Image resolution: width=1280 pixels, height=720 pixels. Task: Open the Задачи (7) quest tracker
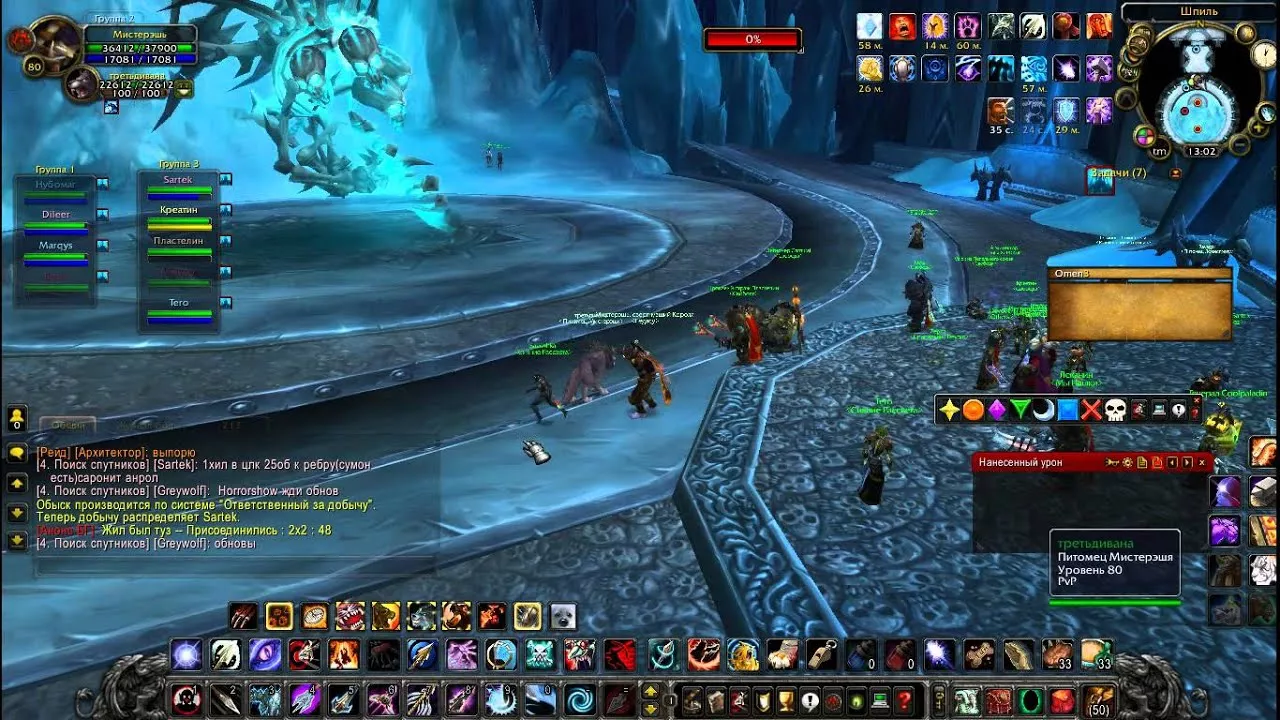coord(1117,174)
